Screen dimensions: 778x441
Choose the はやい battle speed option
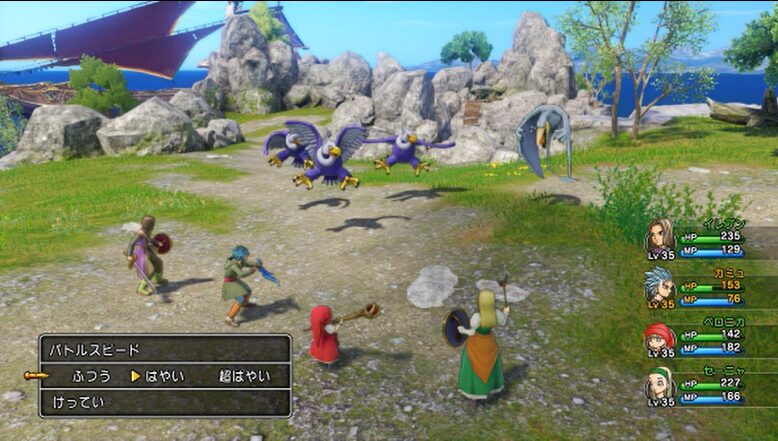coord(165,376)
